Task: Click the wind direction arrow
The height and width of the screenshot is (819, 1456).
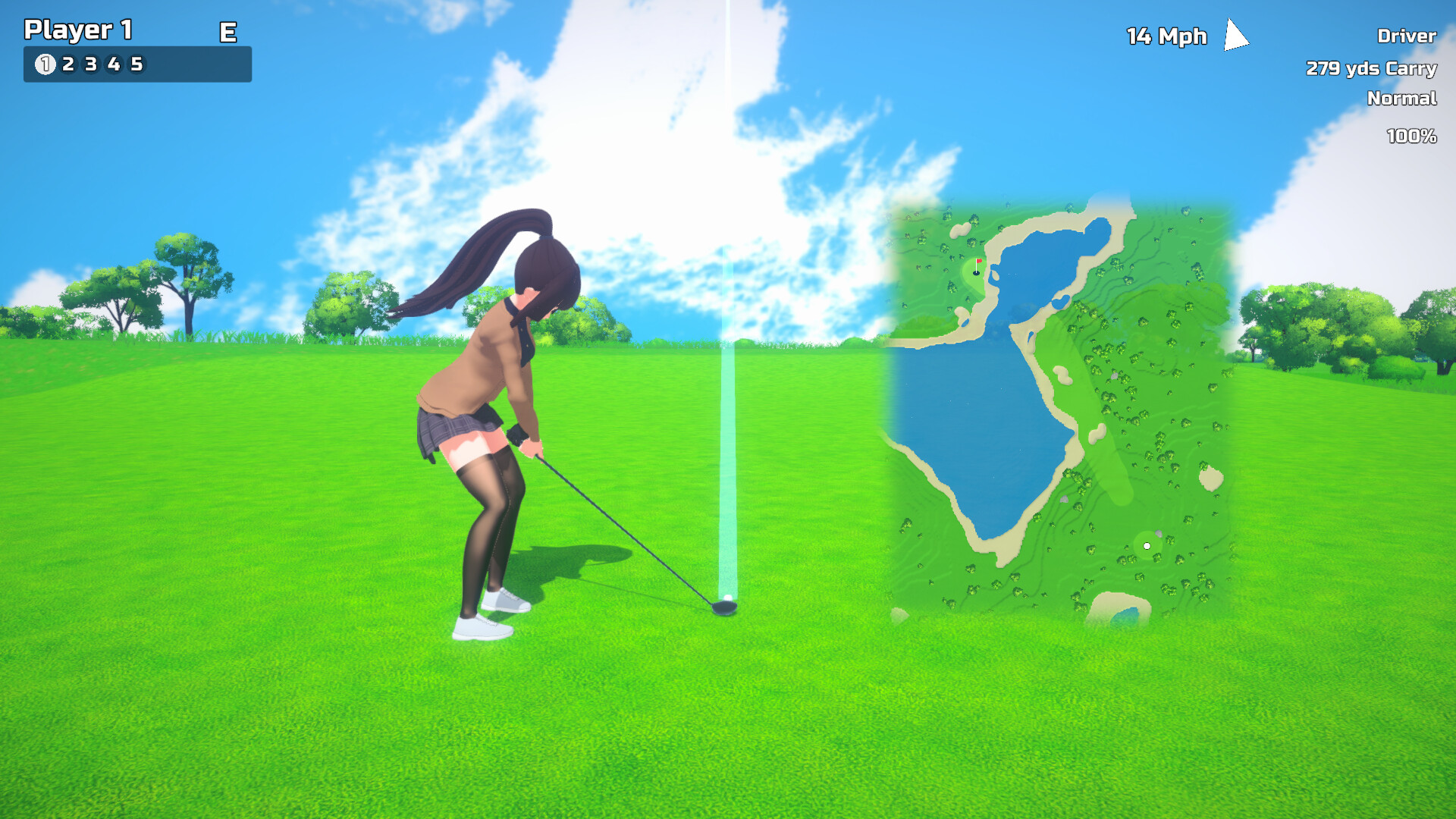Action: click(x=1233, y=34)
